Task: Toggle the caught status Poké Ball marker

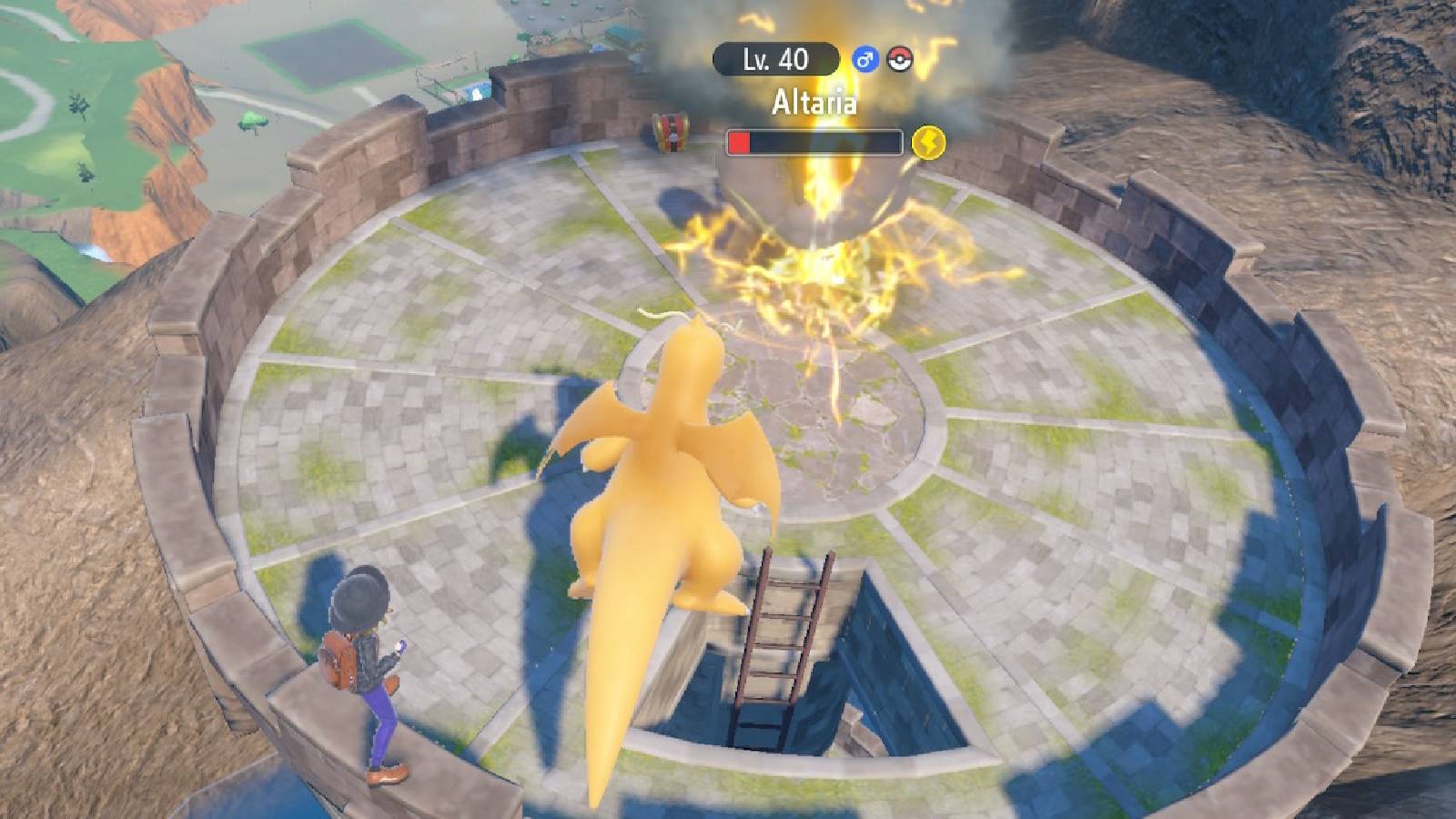Action: [899, 57]
